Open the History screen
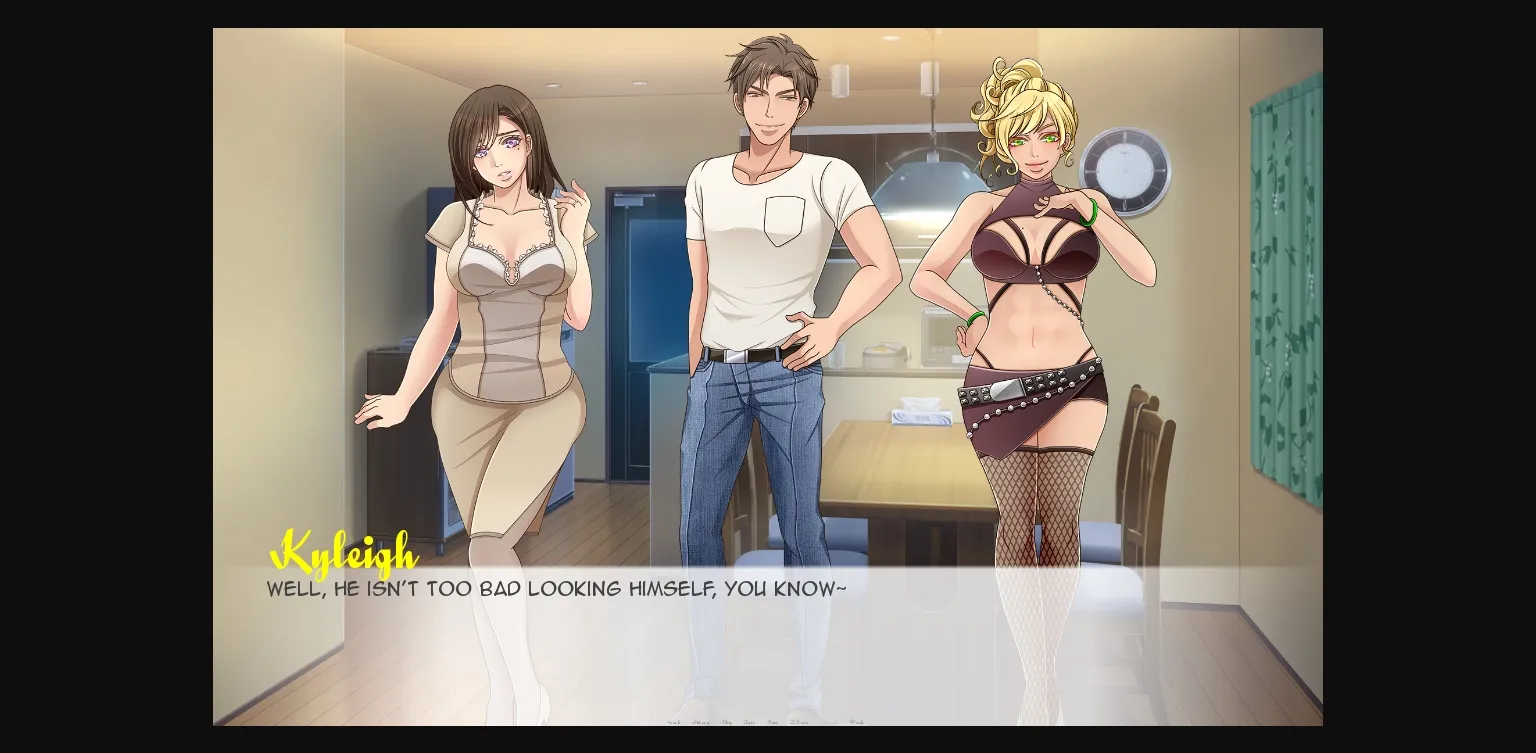Viewport: 1536px width, 753px height. click(x=704, y=720)
